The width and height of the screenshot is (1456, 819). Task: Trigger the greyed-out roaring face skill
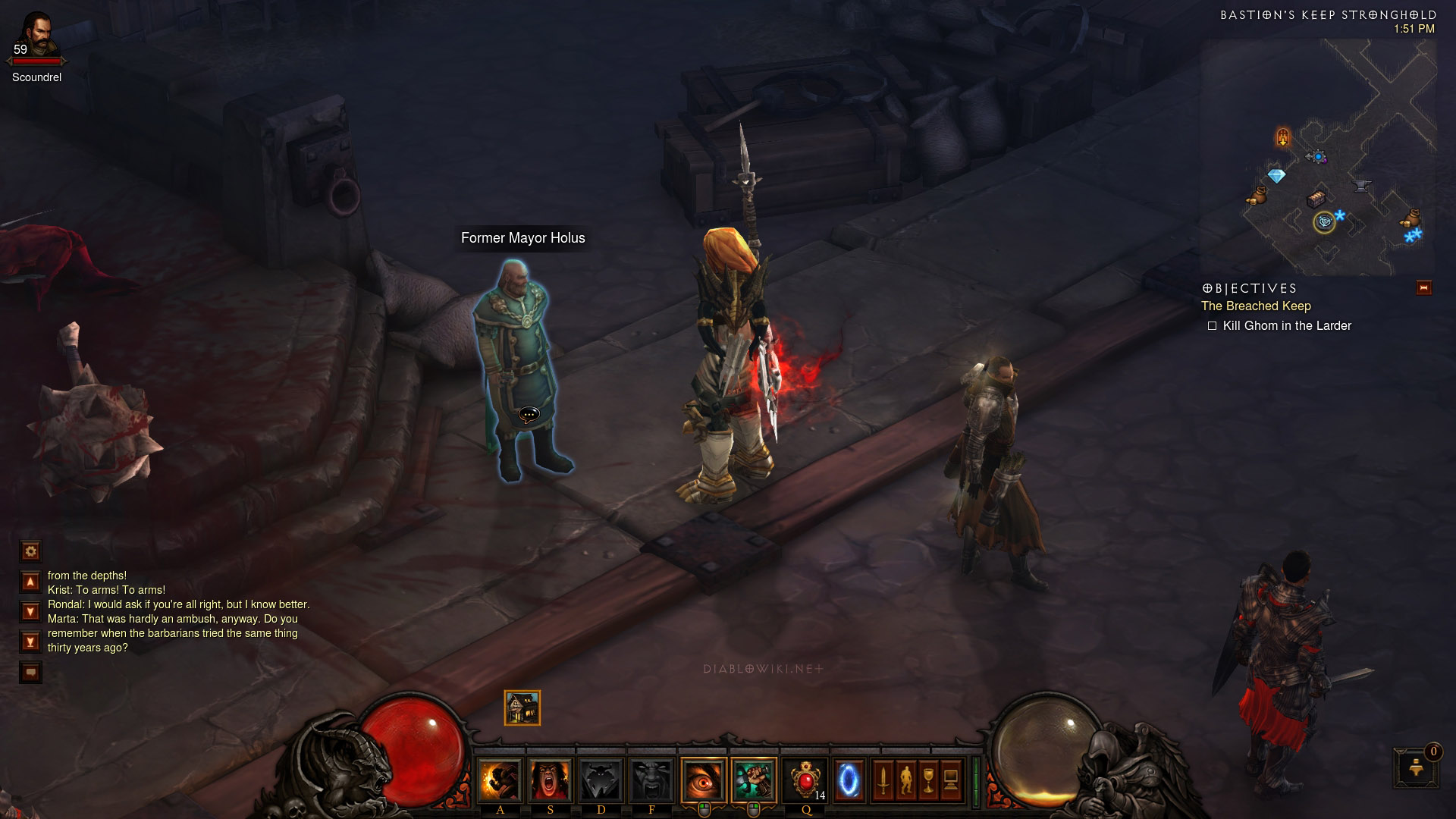[x=651, y=780]
